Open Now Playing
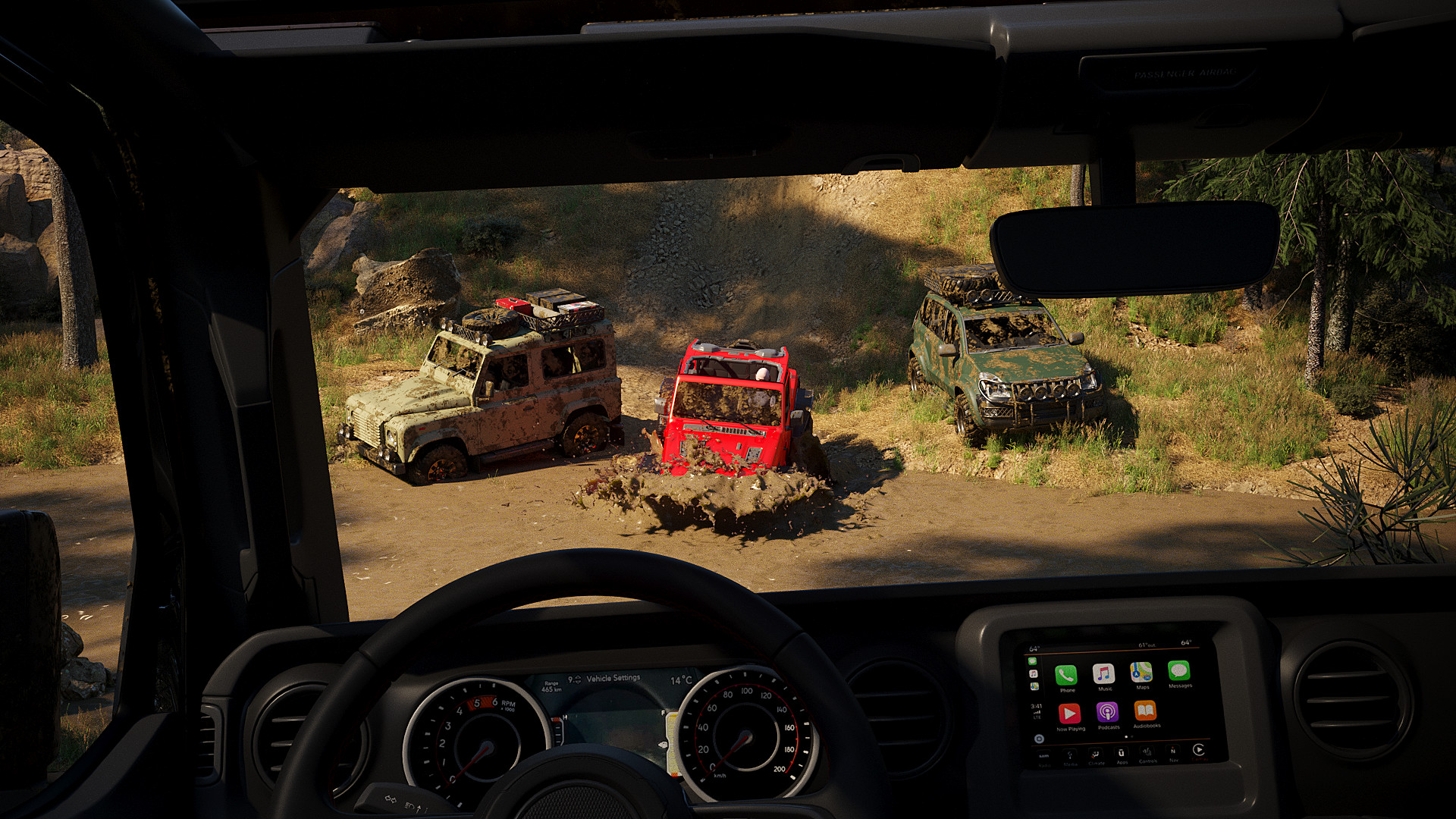The width and height of the screenshot is (1456, 819). (1070, 712)
